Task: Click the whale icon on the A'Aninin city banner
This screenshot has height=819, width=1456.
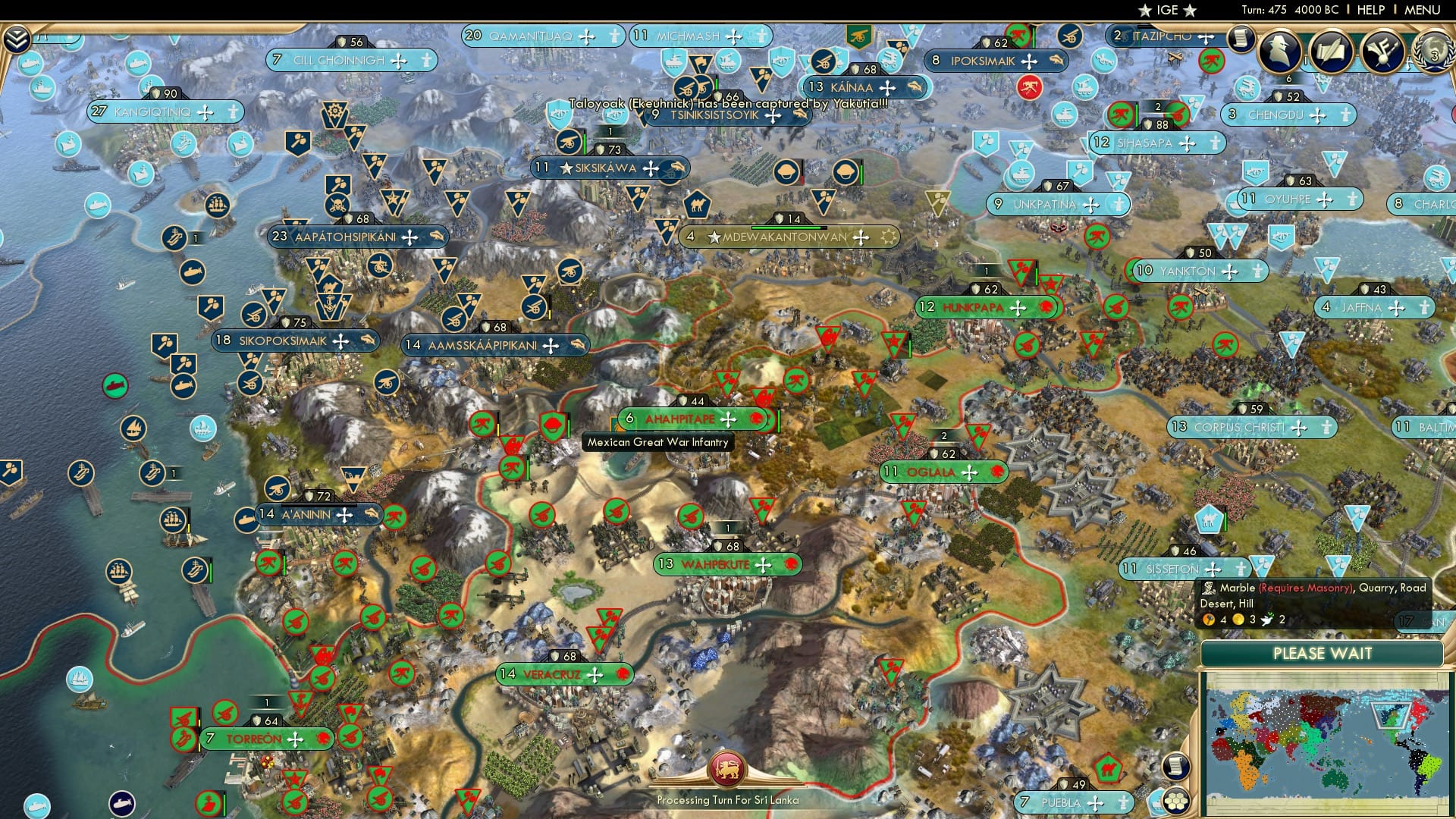Action: pos(371,514)
